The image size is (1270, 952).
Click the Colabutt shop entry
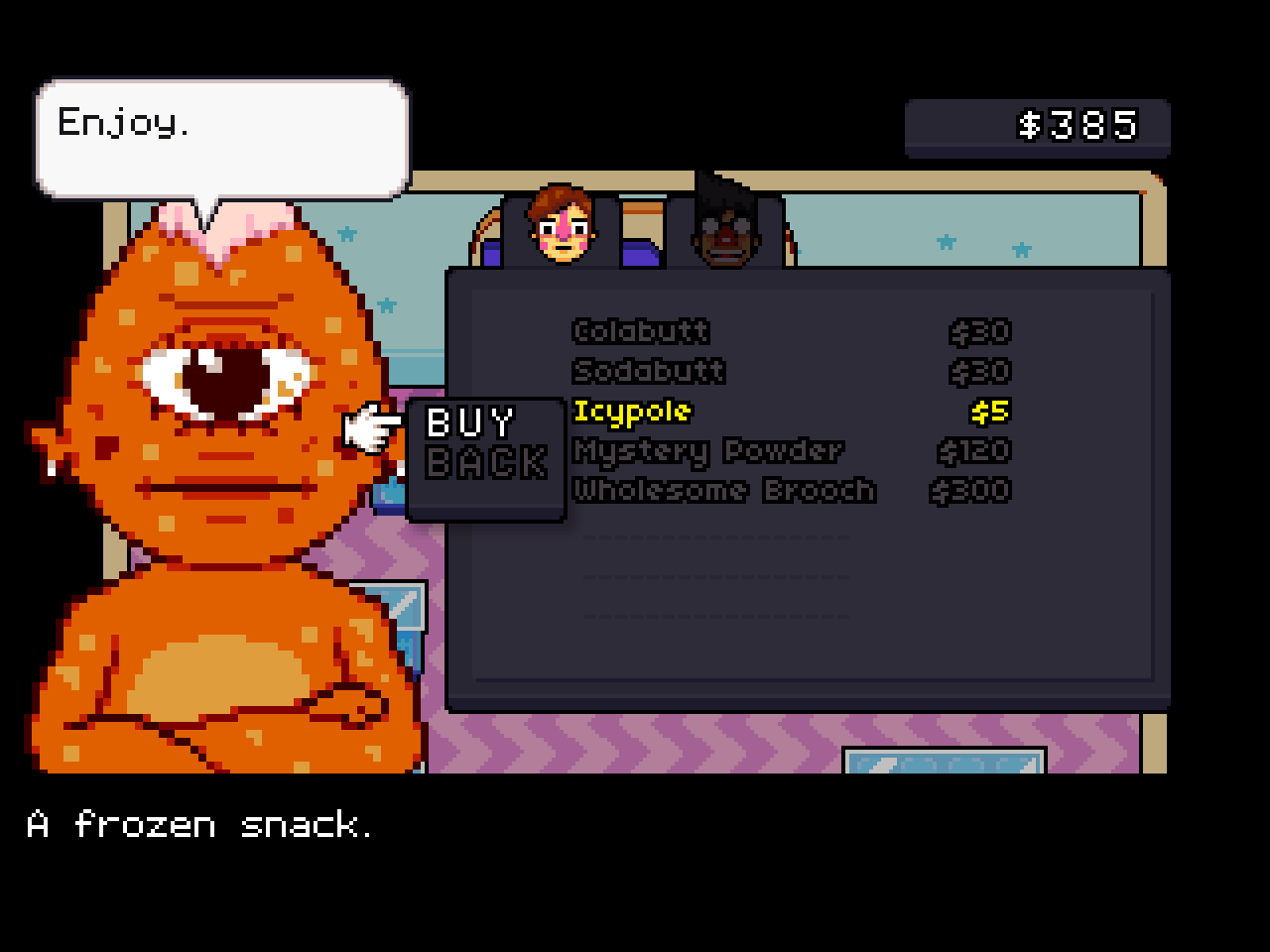pos(641,332)
